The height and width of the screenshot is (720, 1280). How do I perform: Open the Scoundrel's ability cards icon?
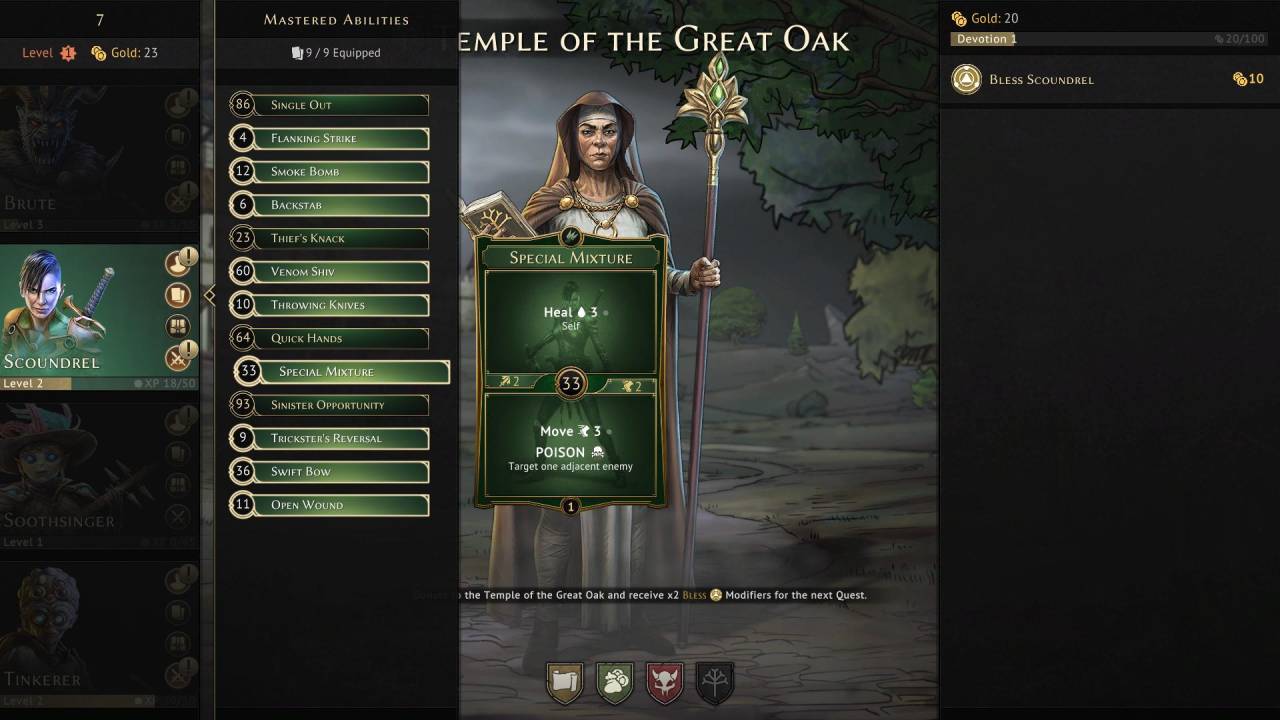[x=178, y=295]
